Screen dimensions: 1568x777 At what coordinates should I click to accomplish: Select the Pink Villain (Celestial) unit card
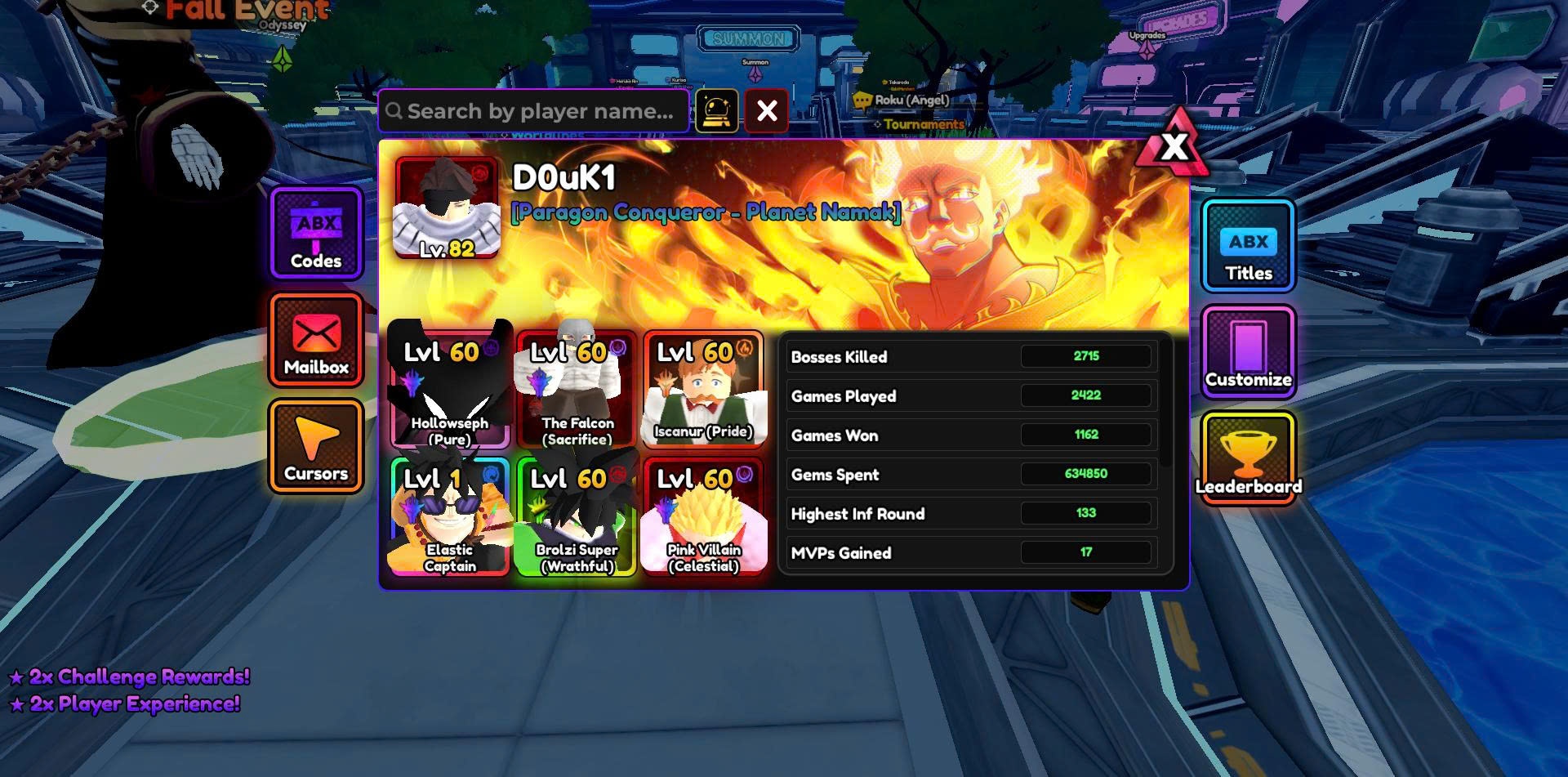click(x=703, y=516)
